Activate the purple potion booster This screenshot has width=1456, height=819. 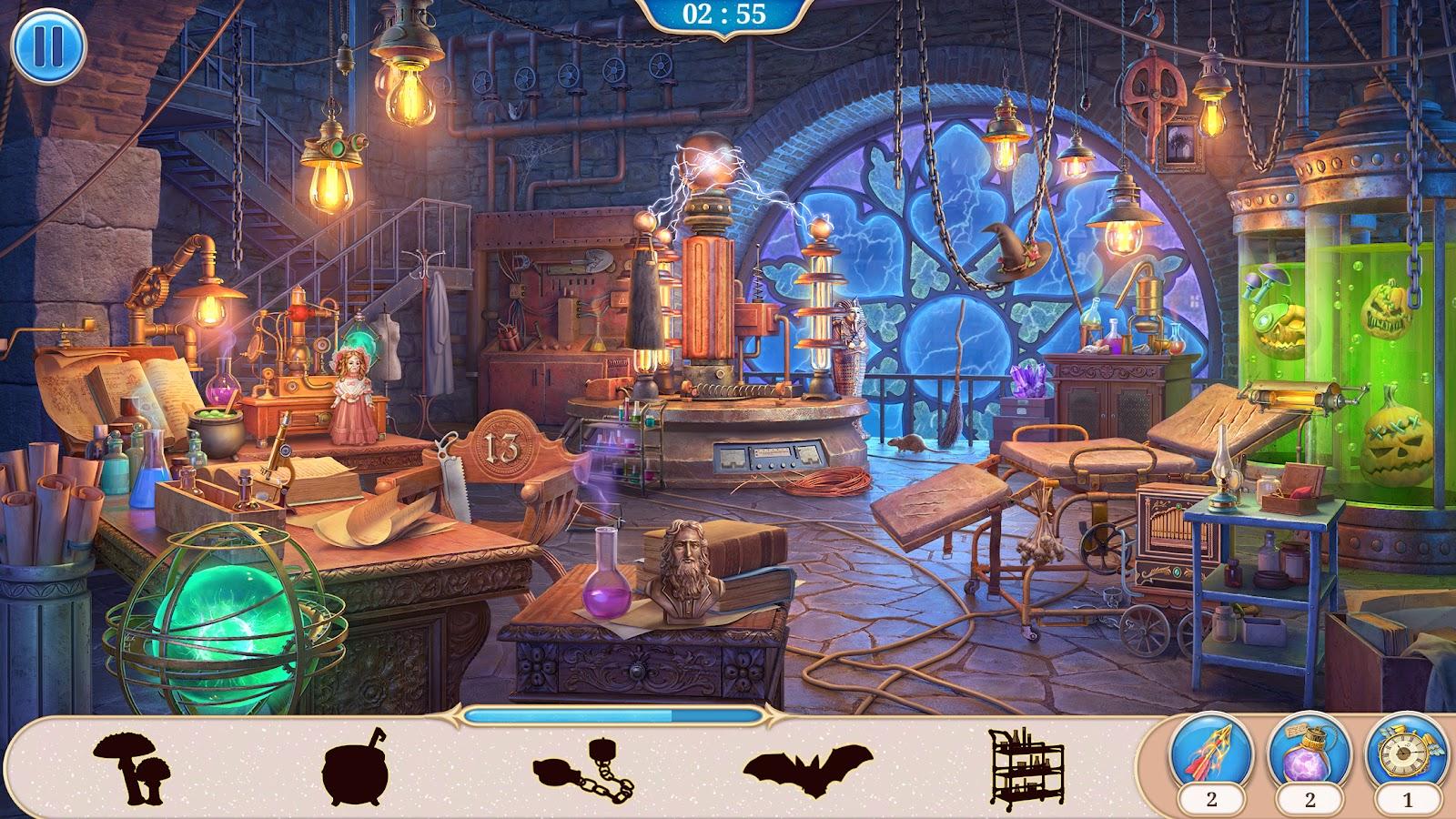(1309, 750)
